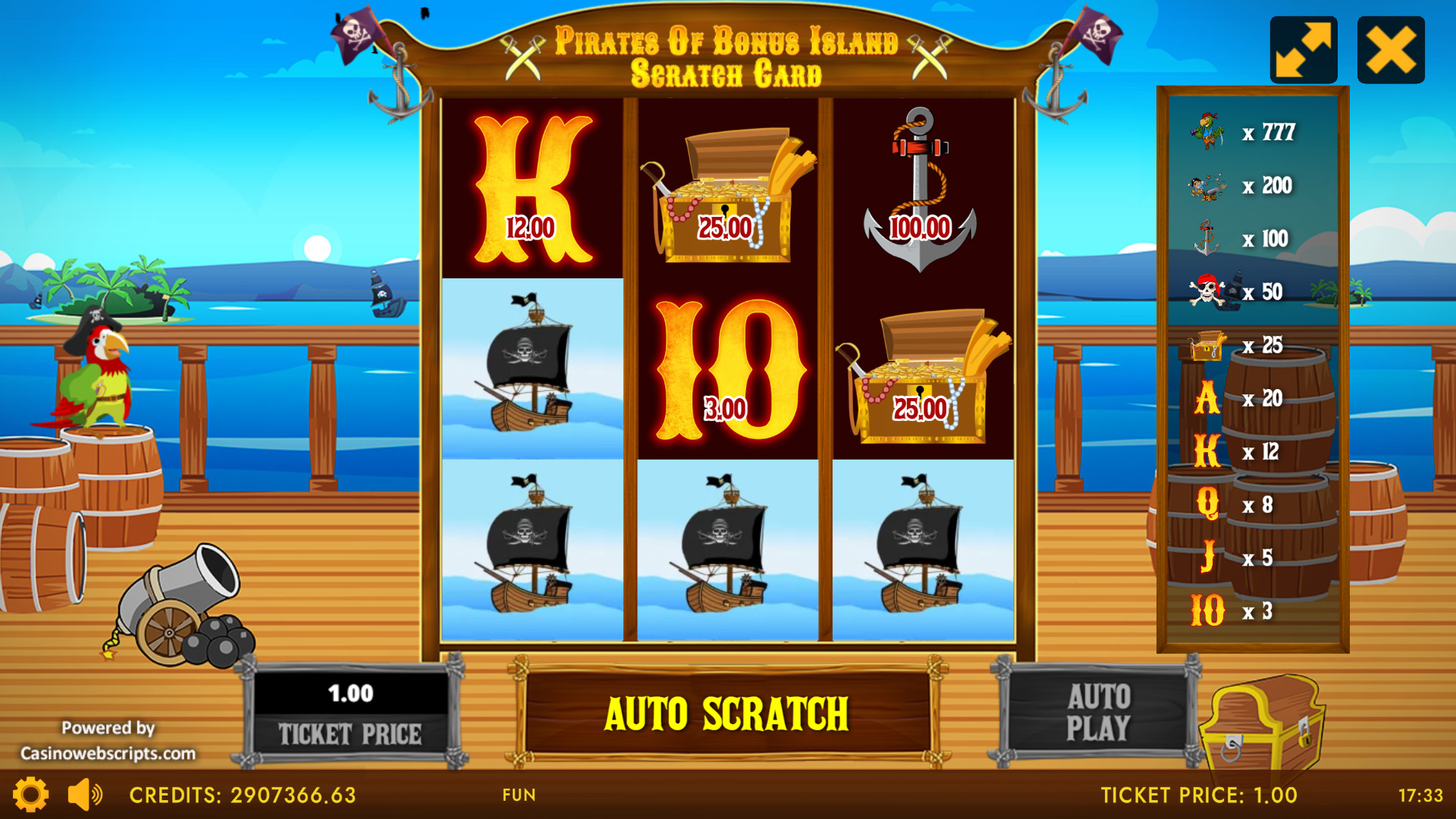
Task: Scratch the ship tile directly beneath the 10
Action: click(x=727, y=550)
